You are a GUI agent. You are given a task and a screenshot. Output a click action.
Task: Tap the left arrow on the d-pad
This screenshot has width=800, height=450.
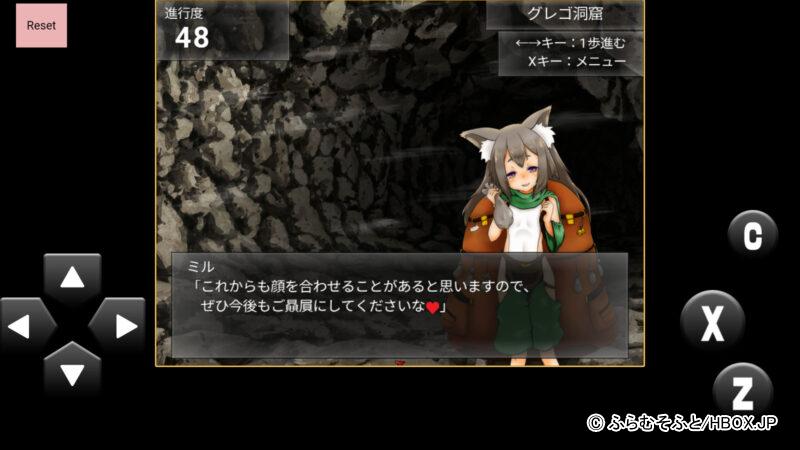point(27,325)
